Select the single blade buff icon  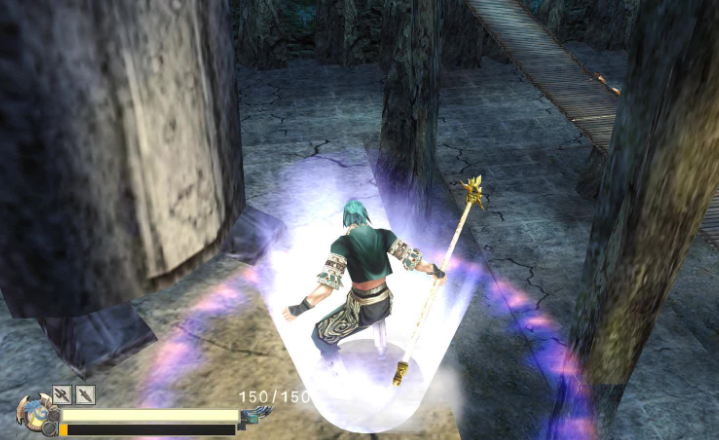coord(84,395)
